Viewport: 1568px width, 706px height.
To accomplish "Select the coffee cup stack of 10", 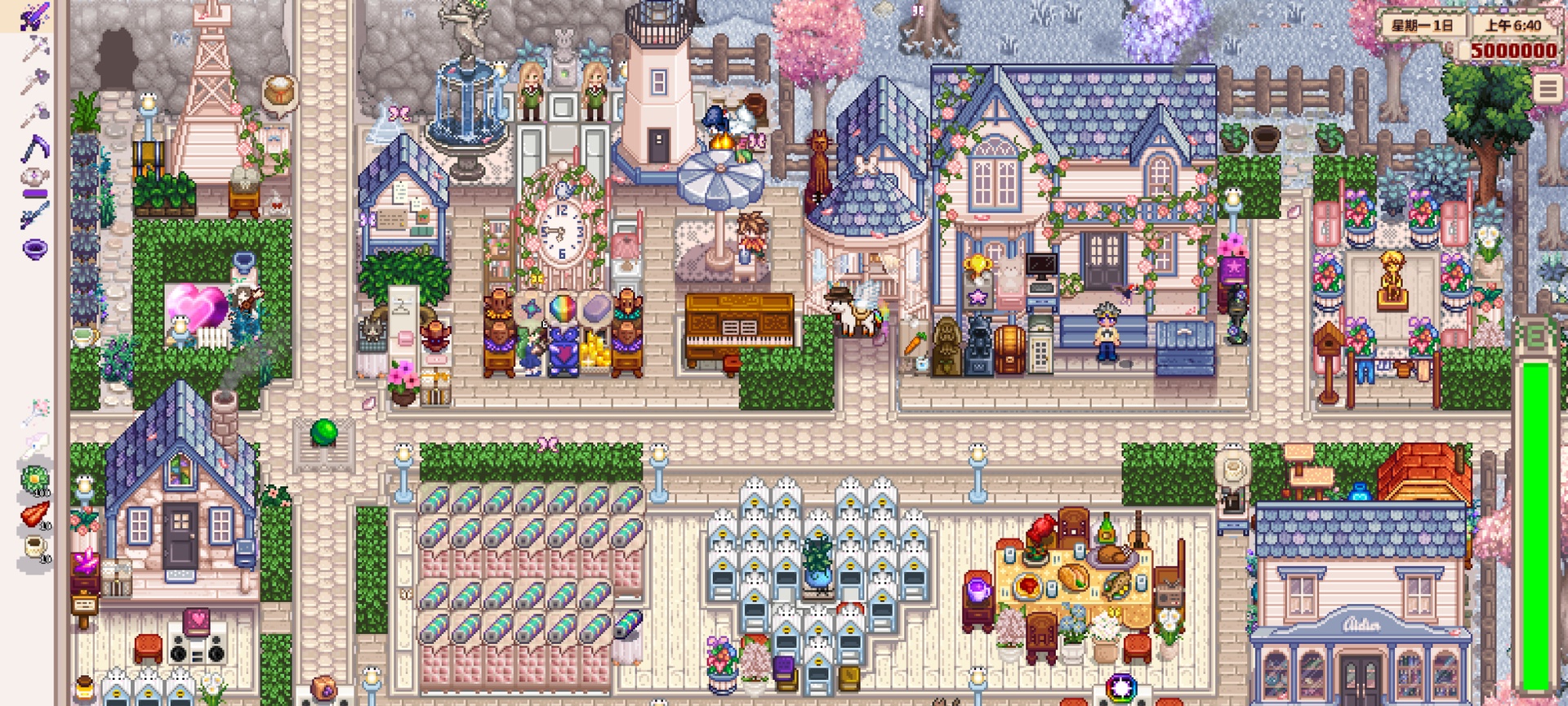I will [x=34, y=546].
